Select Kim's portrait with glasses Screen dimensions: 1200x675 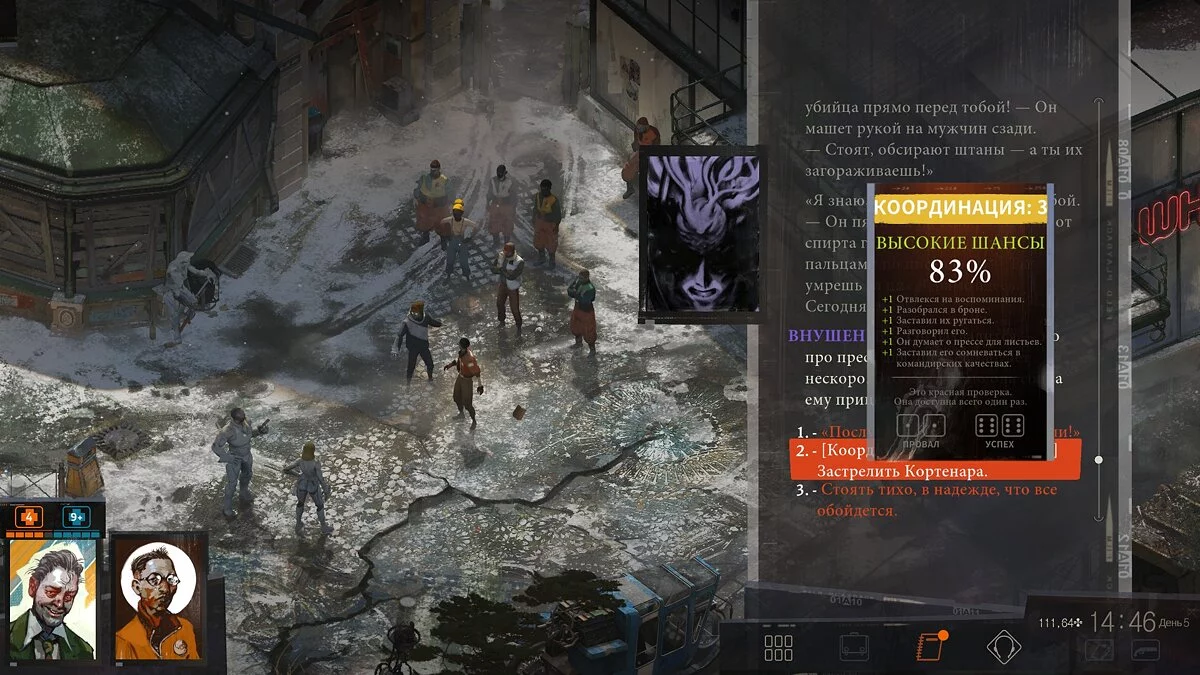pos(157,598)
